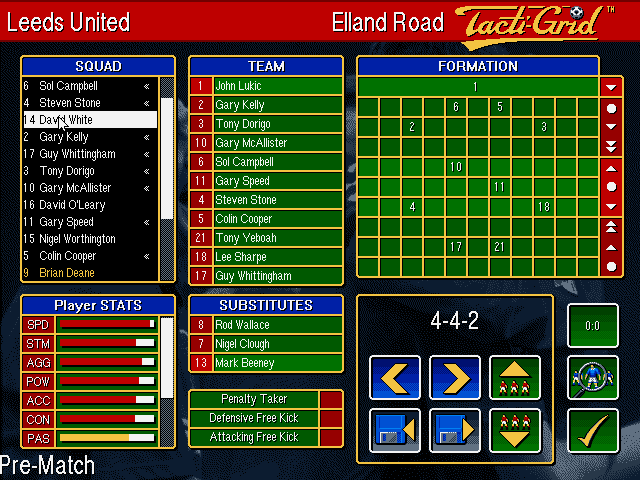The height and width of the screenshot is (480, 640).
Task: Confirm the lineup with the checkmark button
Action: (592, 431)
